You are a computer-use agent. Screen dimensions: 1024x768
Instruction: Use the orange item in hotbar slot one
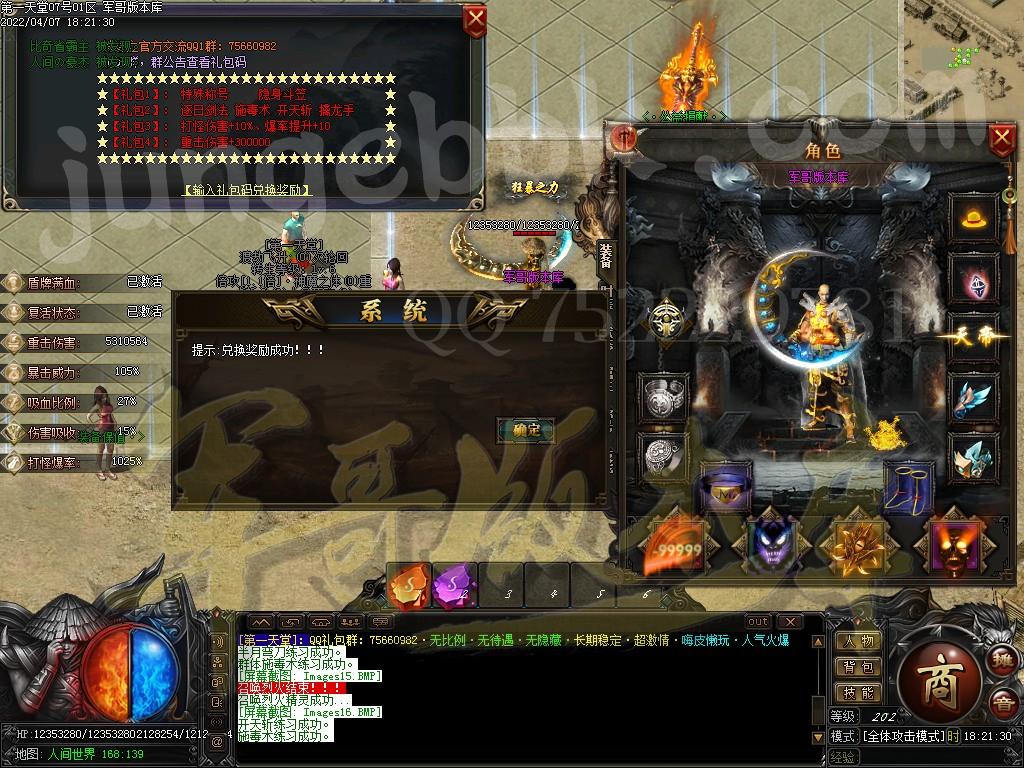(x=410, y=586)
